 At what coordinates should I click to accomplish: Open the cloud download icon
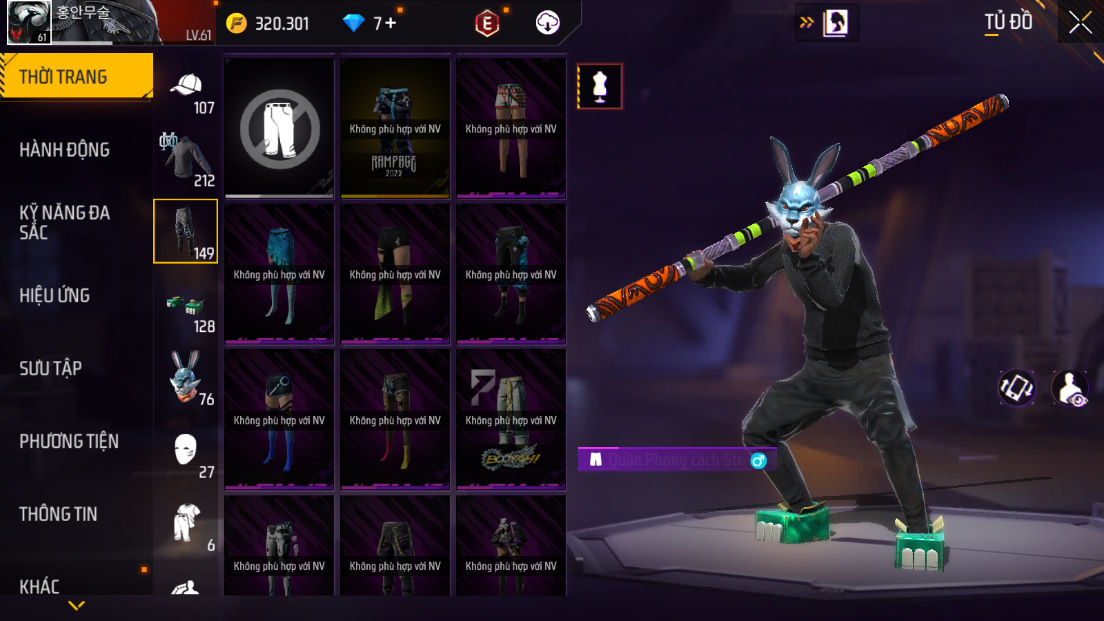pos(548,23)
